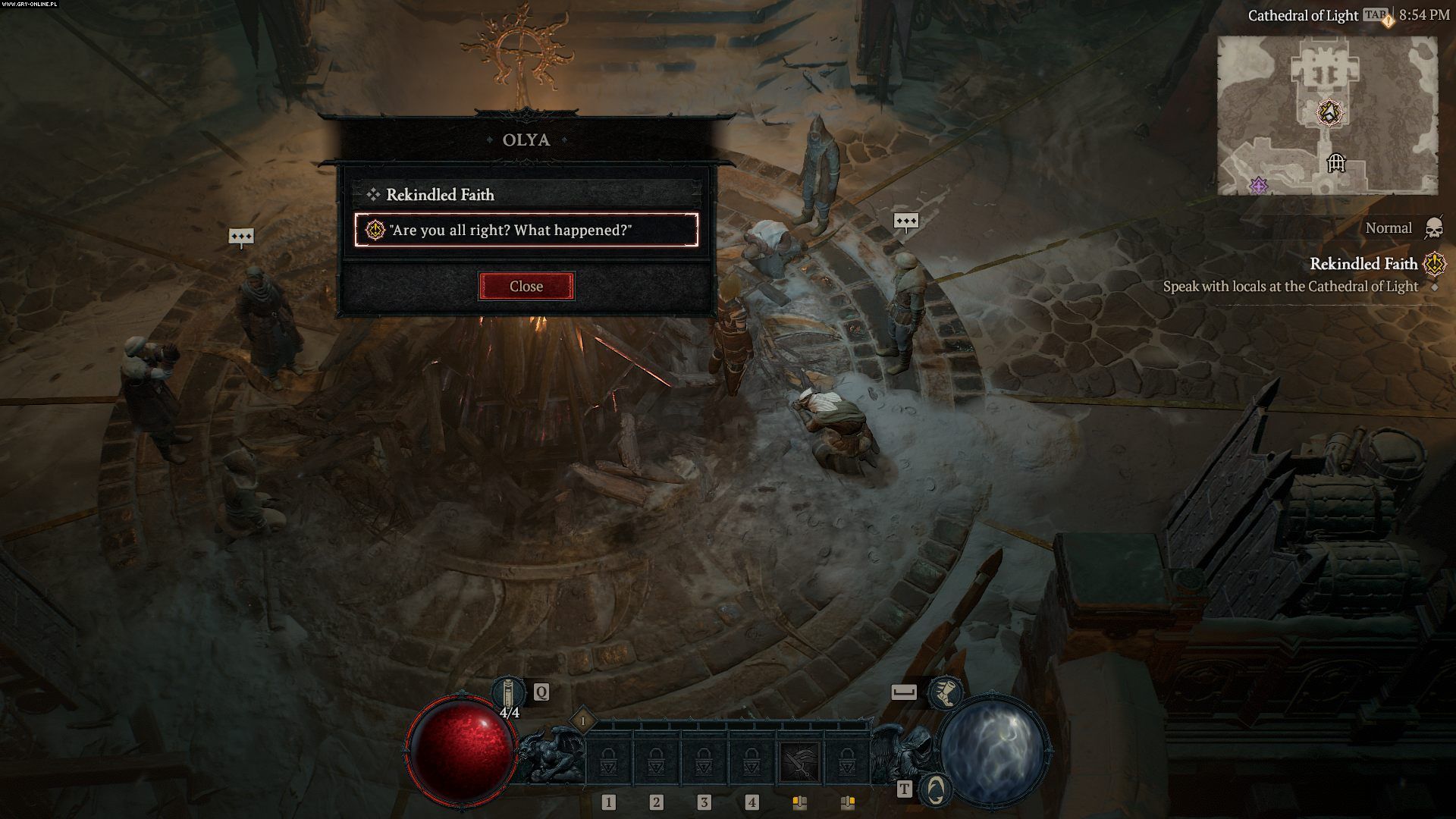Open the town portal swirl icon
The width and height of the screenshot is (1456, 819).
point(936,789)
